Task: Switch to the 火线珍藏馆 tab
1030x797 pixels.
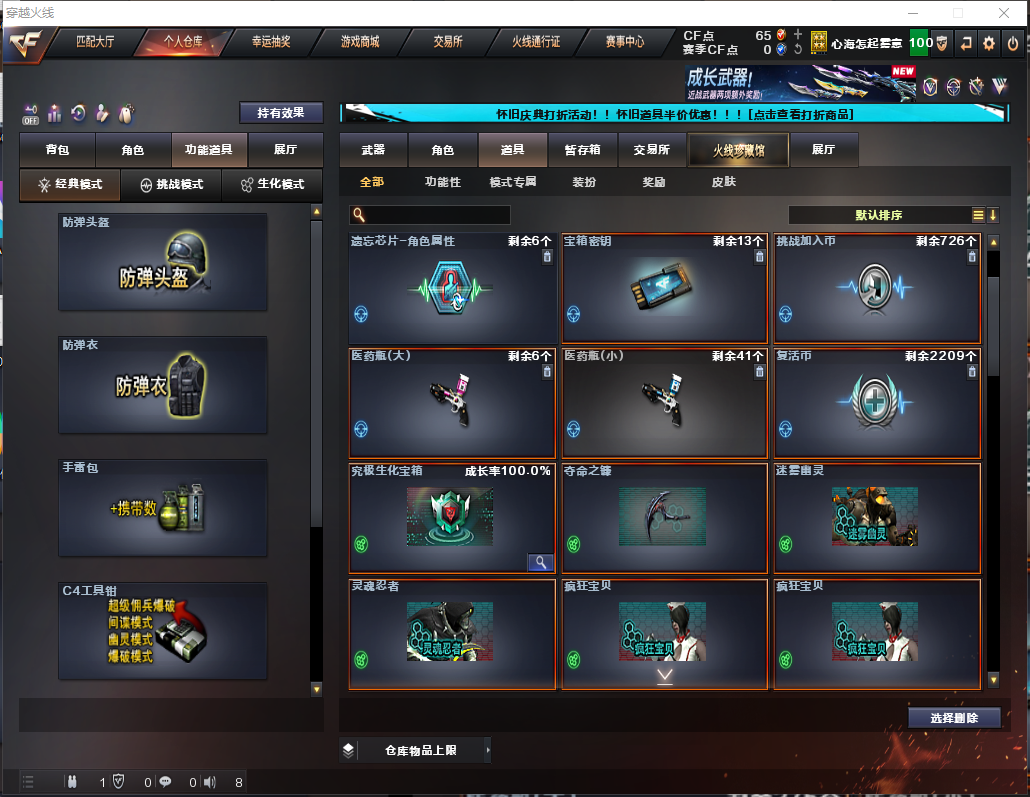Action: [x=738, y=150]
